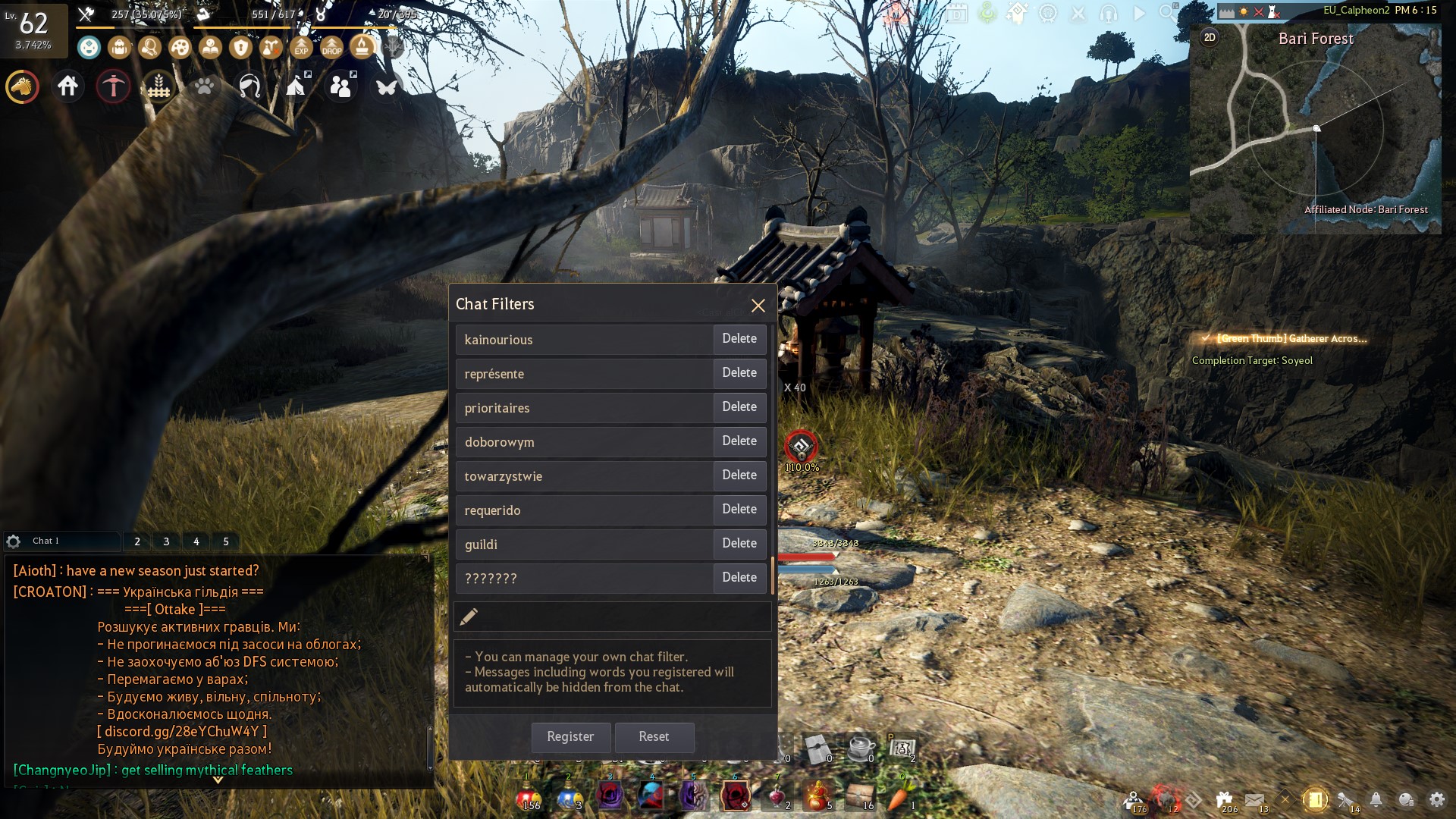The height and width of the screenshot is (819, 1456).
Task: Open chat settings gear icon
Action: click(14, 541)
